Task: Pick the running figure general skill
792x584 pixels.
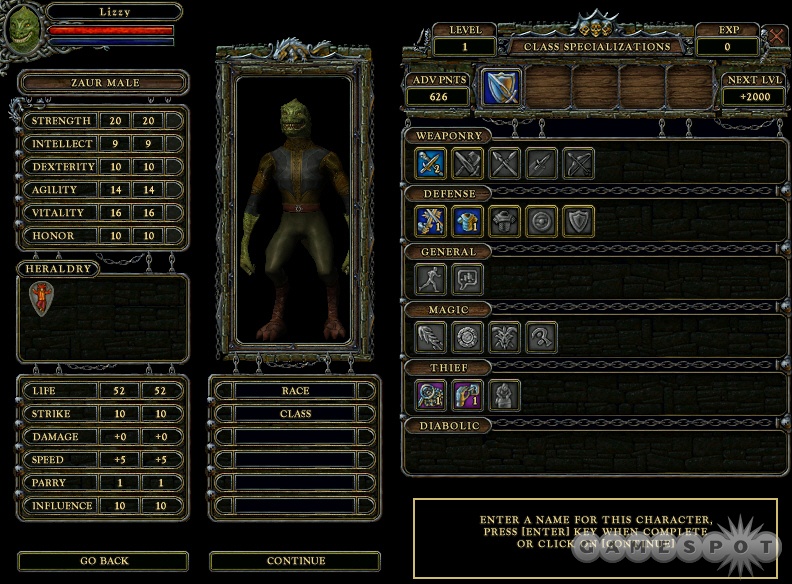Action: click(x=431, y=279)
